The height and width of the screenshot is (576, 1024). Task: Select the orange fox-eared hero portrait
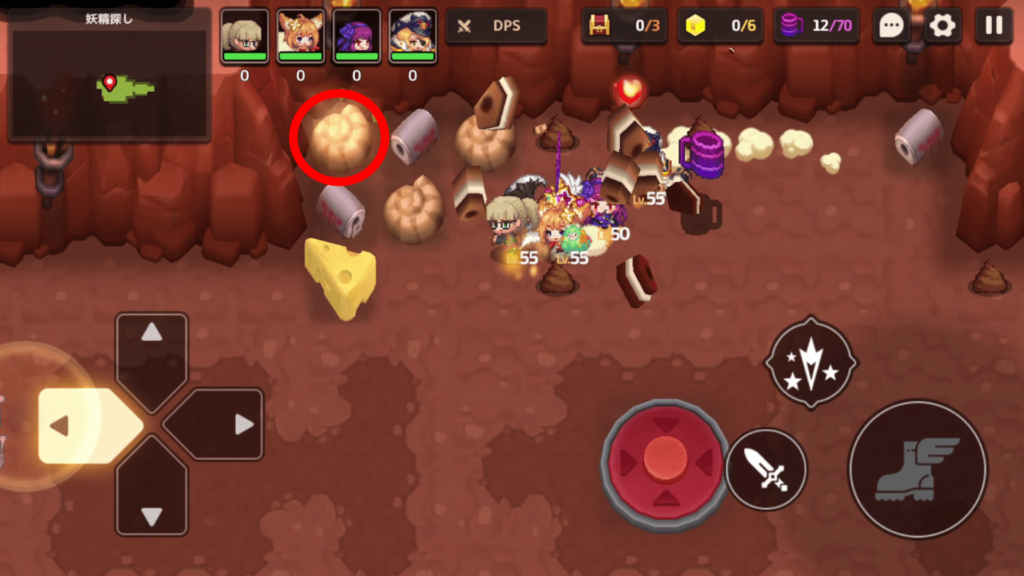pos(301,33)
